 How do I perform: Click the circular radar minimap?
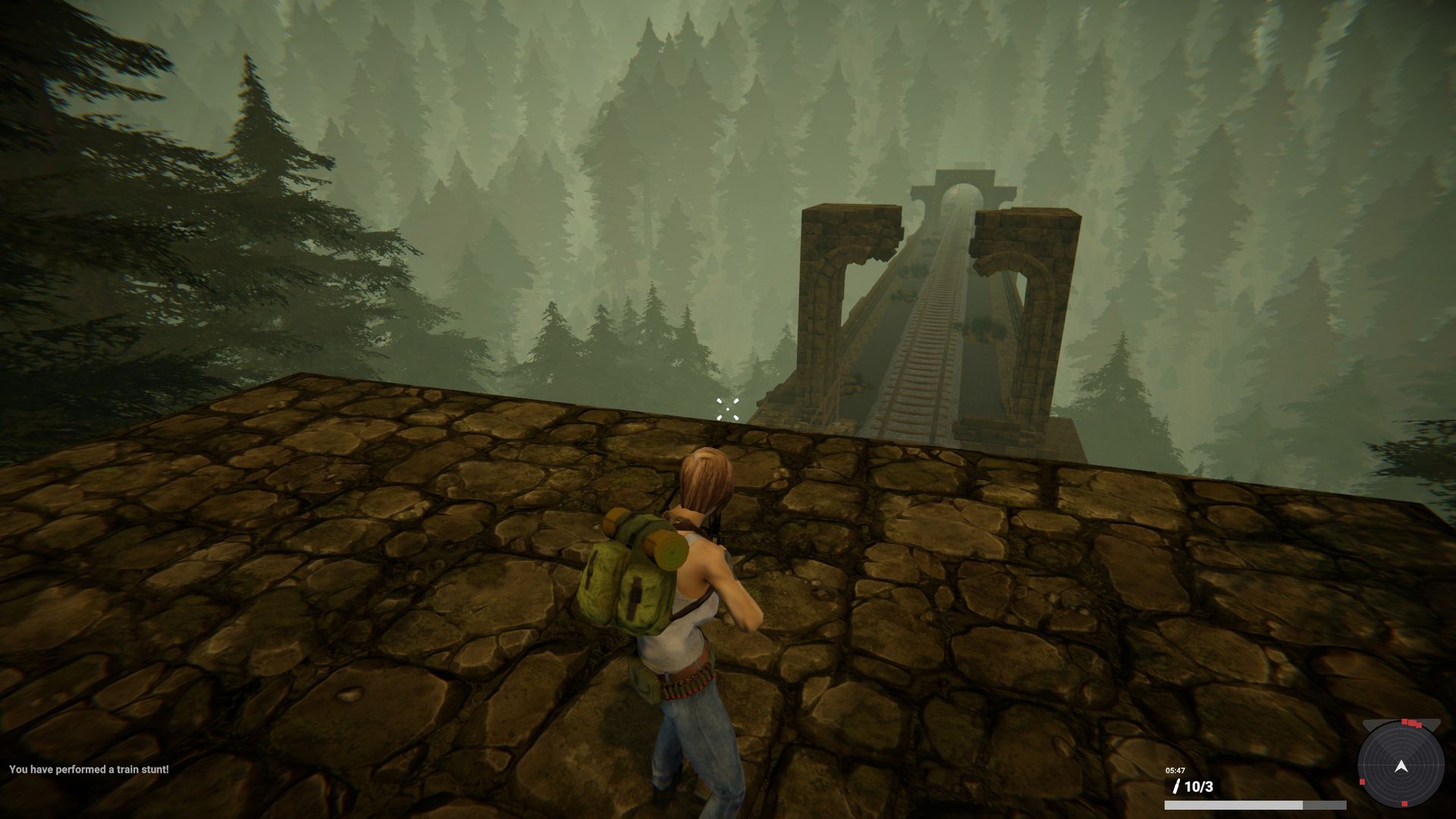click(1401, 766)
